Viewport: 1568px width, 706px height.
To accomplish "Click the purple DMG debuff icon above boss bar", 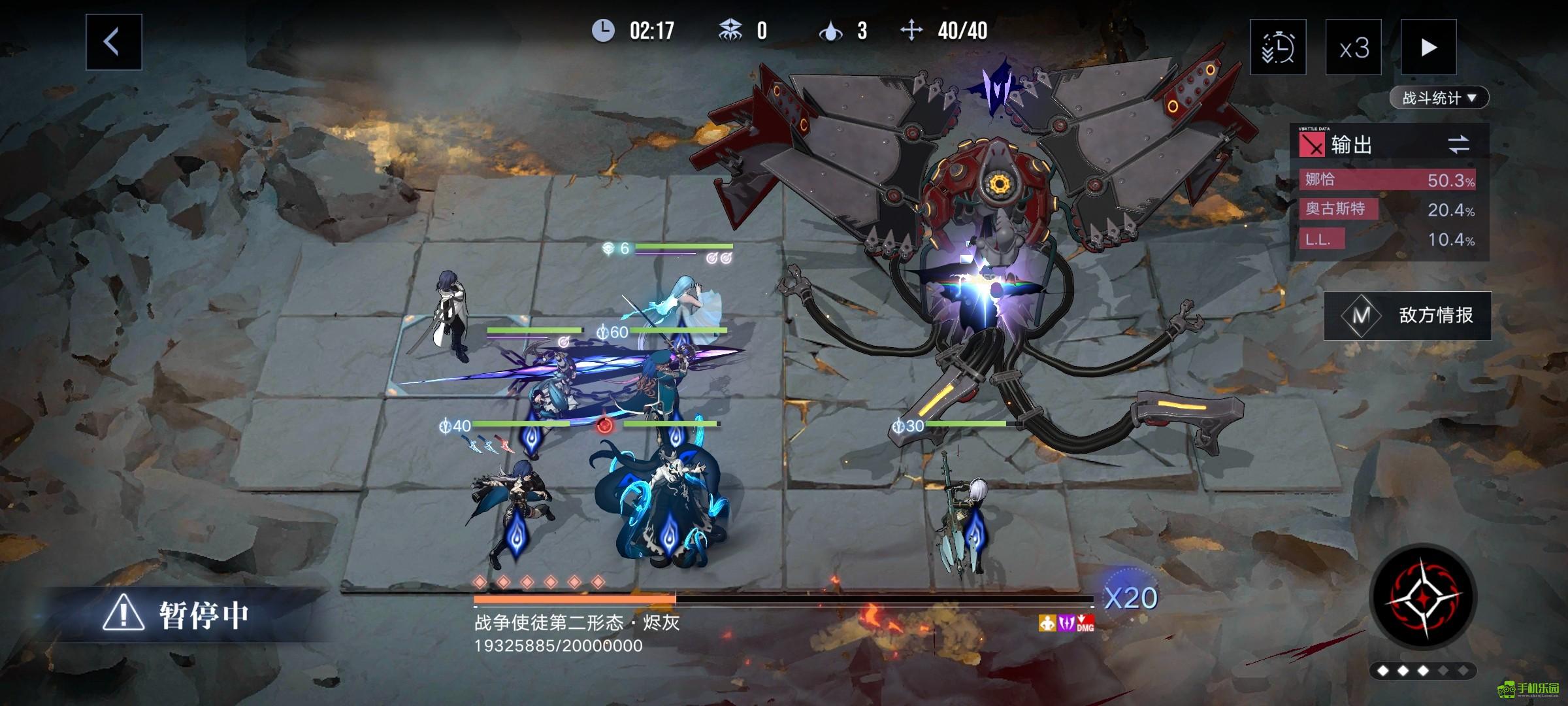I will [1067, 624].
